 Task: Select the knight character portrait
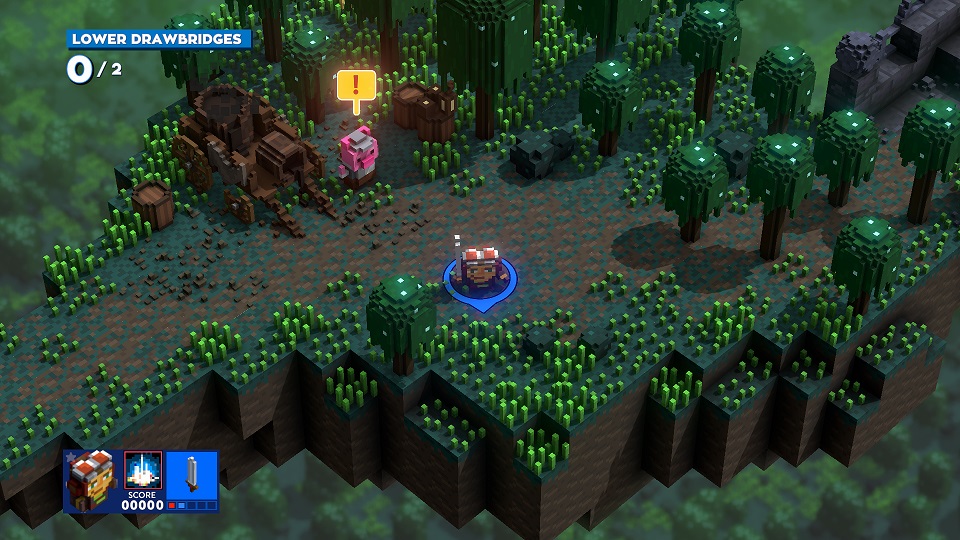[x=90, y=481]
